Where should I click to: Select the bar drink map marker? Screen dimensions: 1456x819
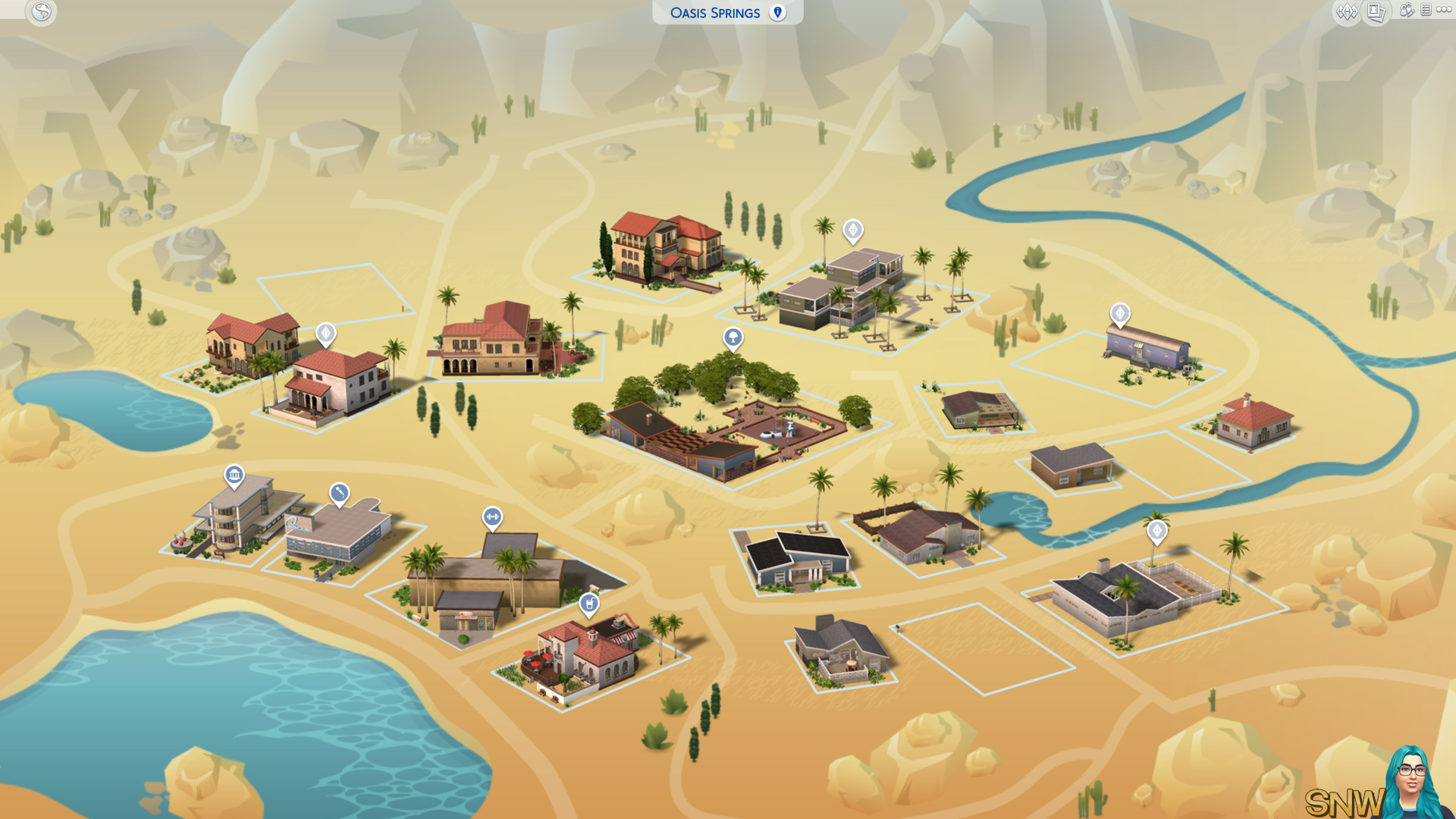pyautogui.click(x=589, y=604)
